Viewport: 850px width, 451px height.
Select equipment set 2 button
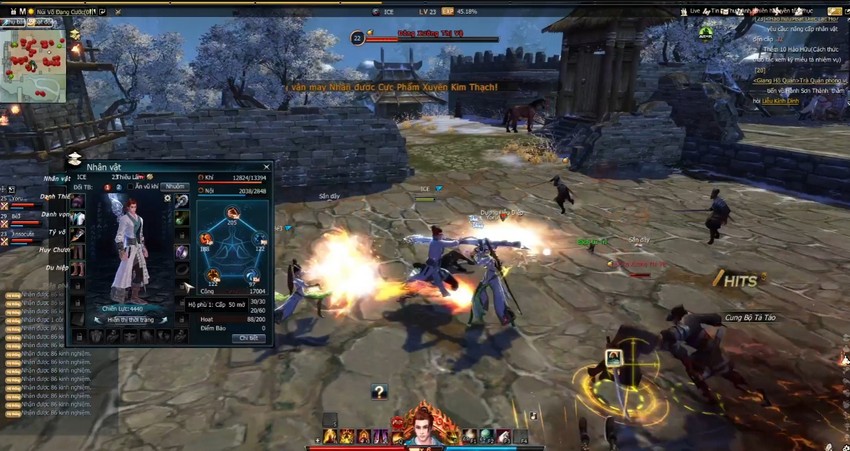coord(120,186)
